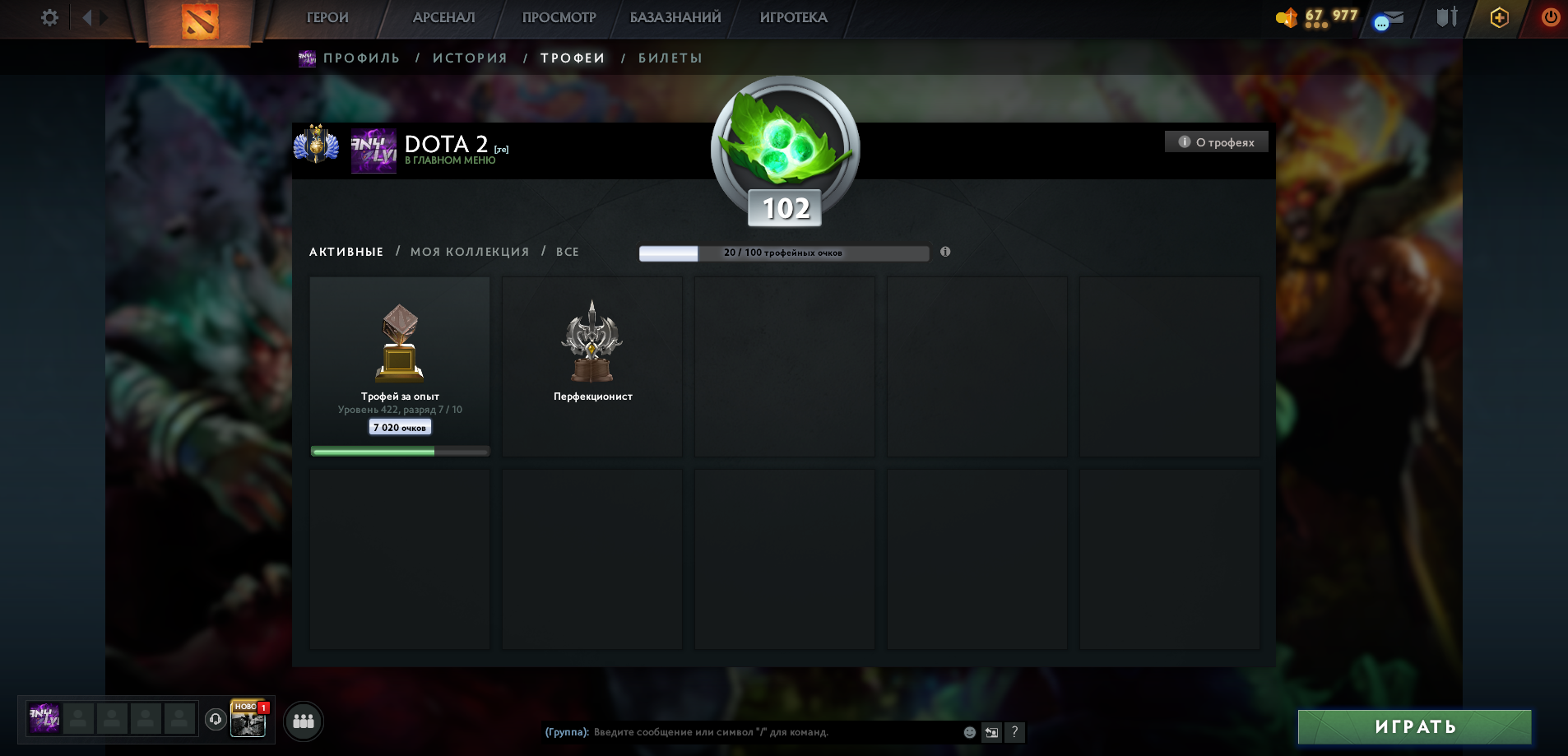Image resolution: width=1568 pixels, height=756 pixels.
Task: Switch to the ПРОФИЛЬ tab
Action: pyautogui.click(x=361, y=58)
